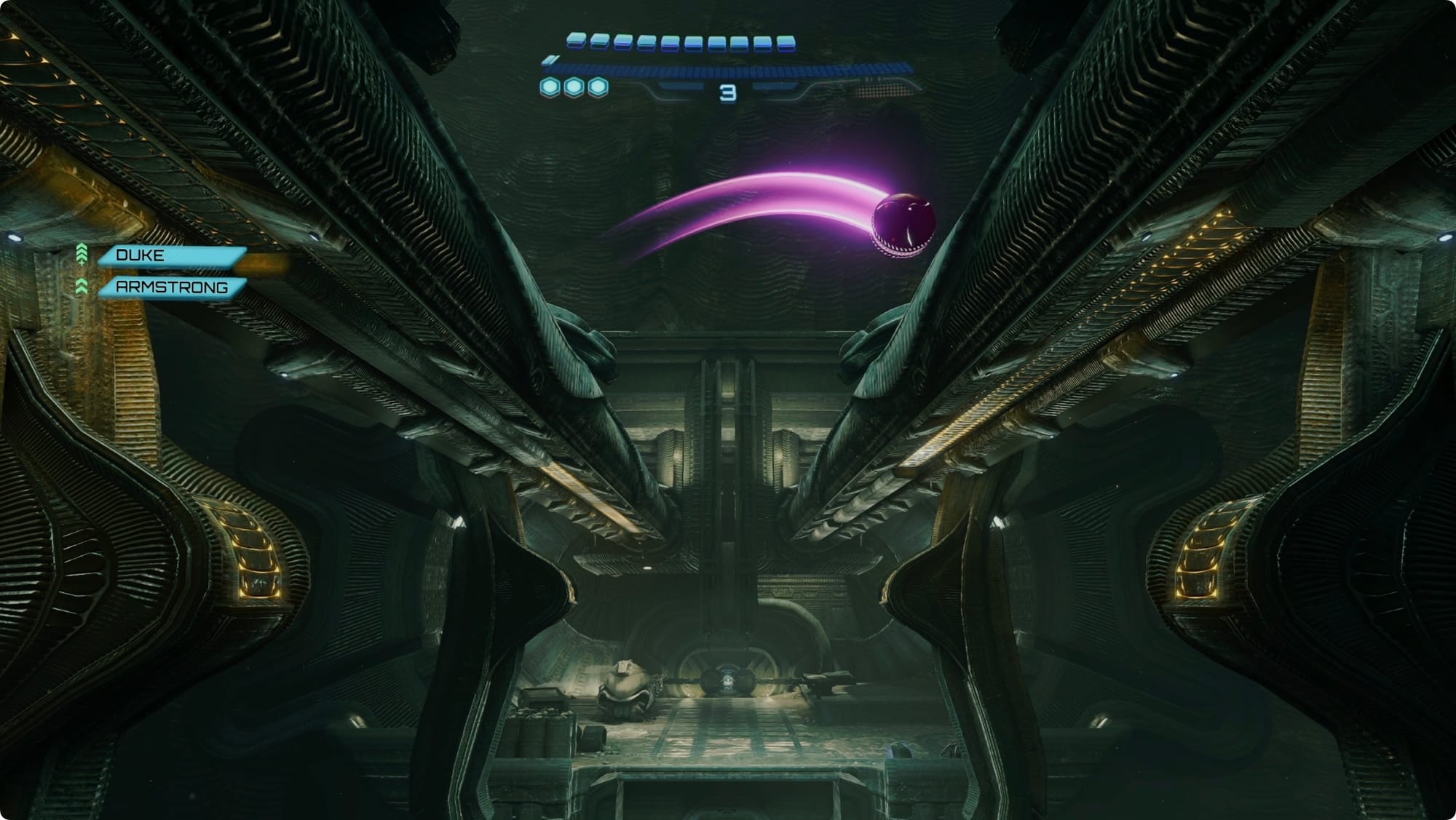Select the DUKE squad member tag
Image resolution: width=1456 pixels, height=820 pixels.
coord(172,255)
